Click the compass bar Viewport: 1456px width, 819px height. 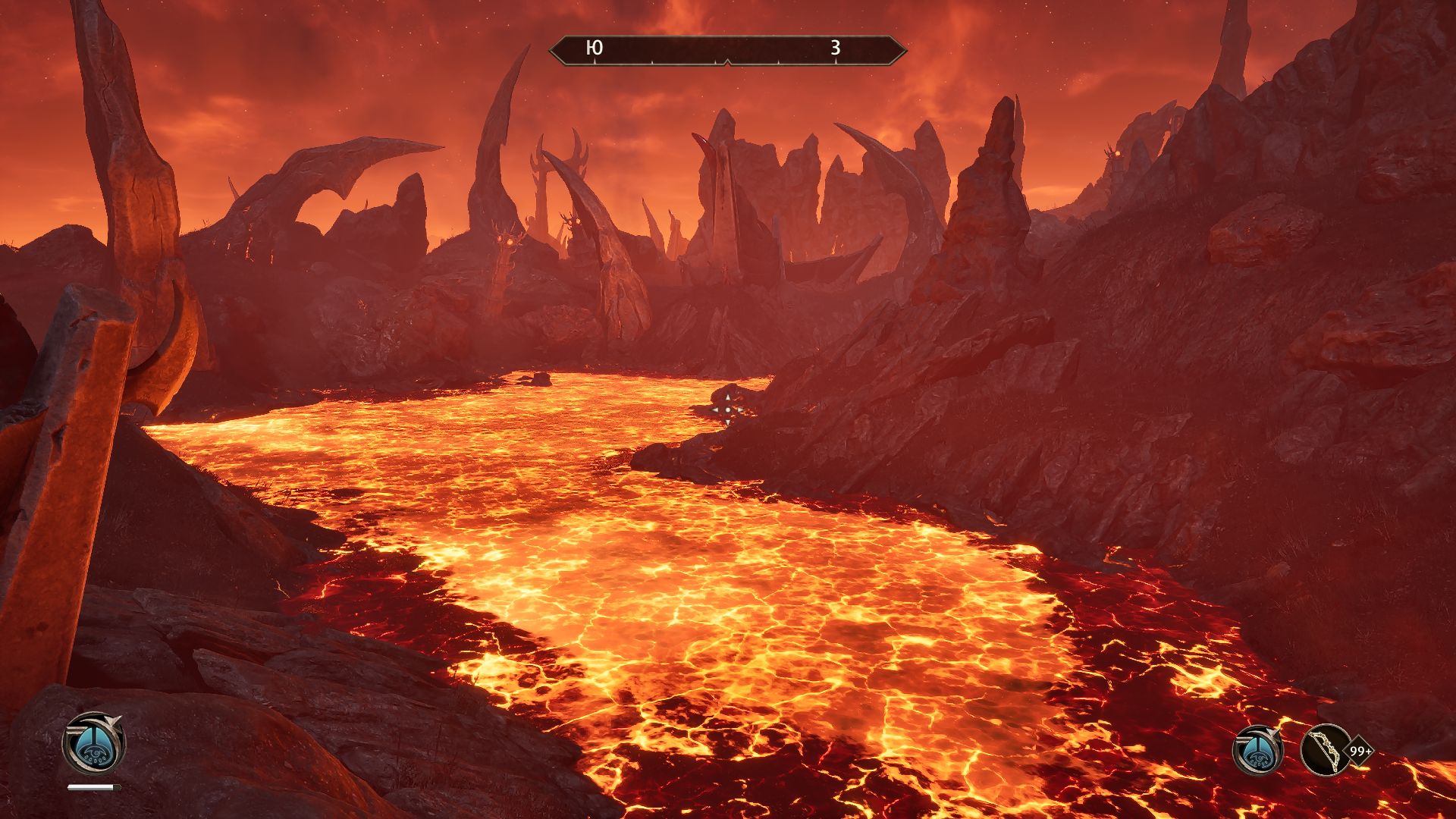point(727,50)
